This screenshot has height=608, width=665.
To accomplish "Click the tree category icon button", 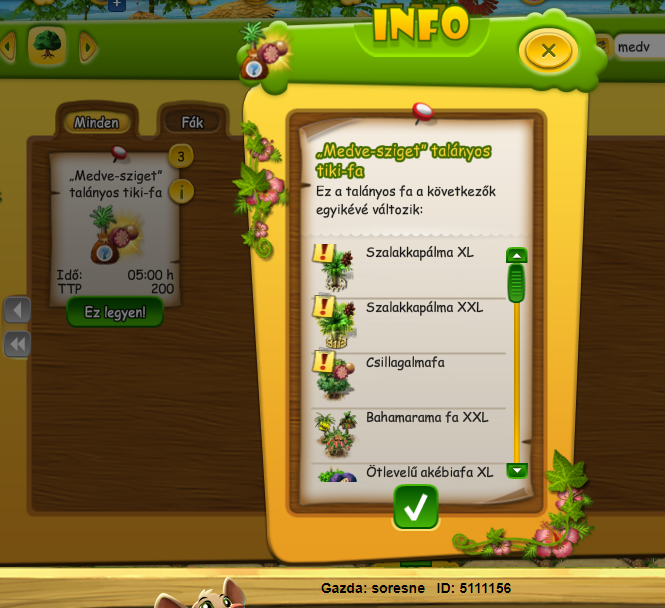I will [47, 45].
